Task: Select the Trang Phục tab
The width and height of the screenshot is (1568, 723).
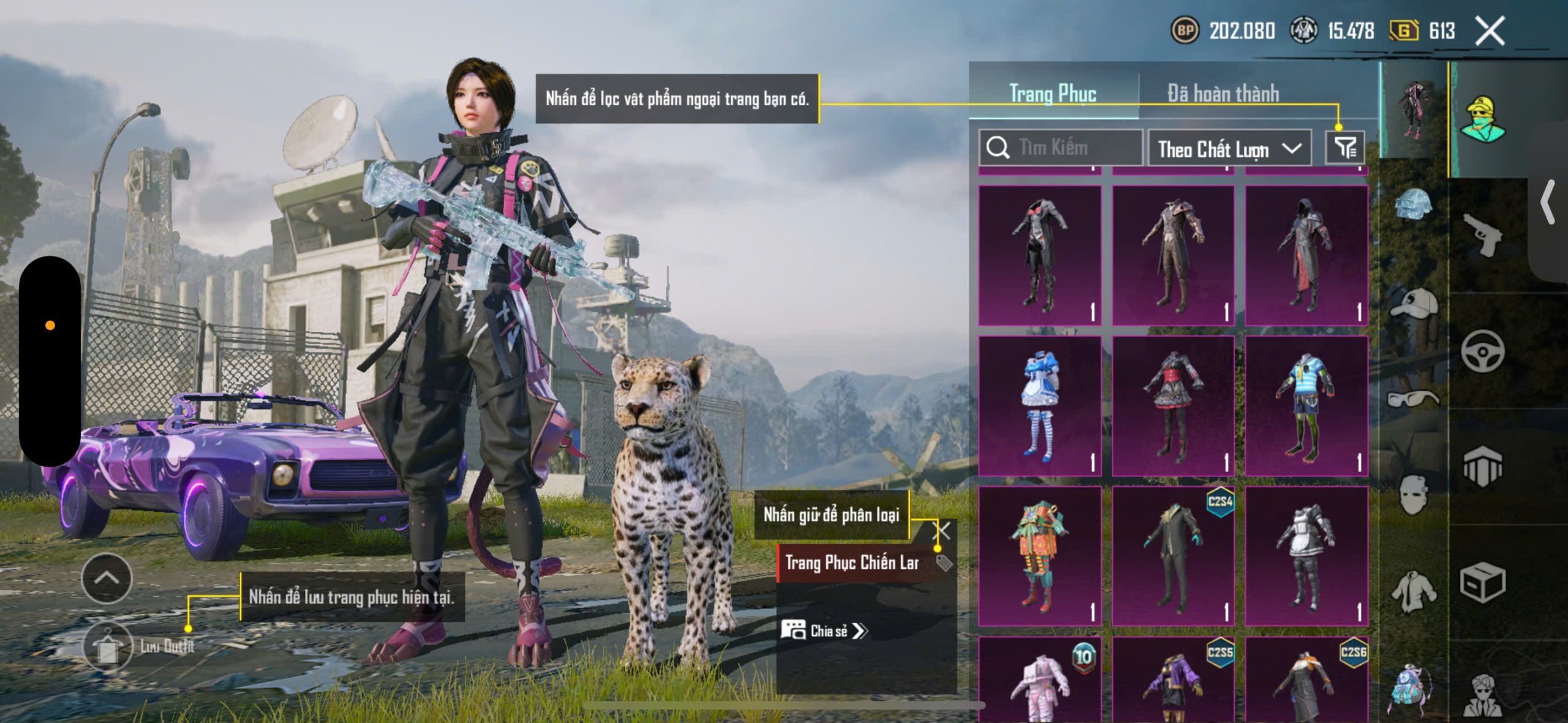Action: tap(1052, 94)
